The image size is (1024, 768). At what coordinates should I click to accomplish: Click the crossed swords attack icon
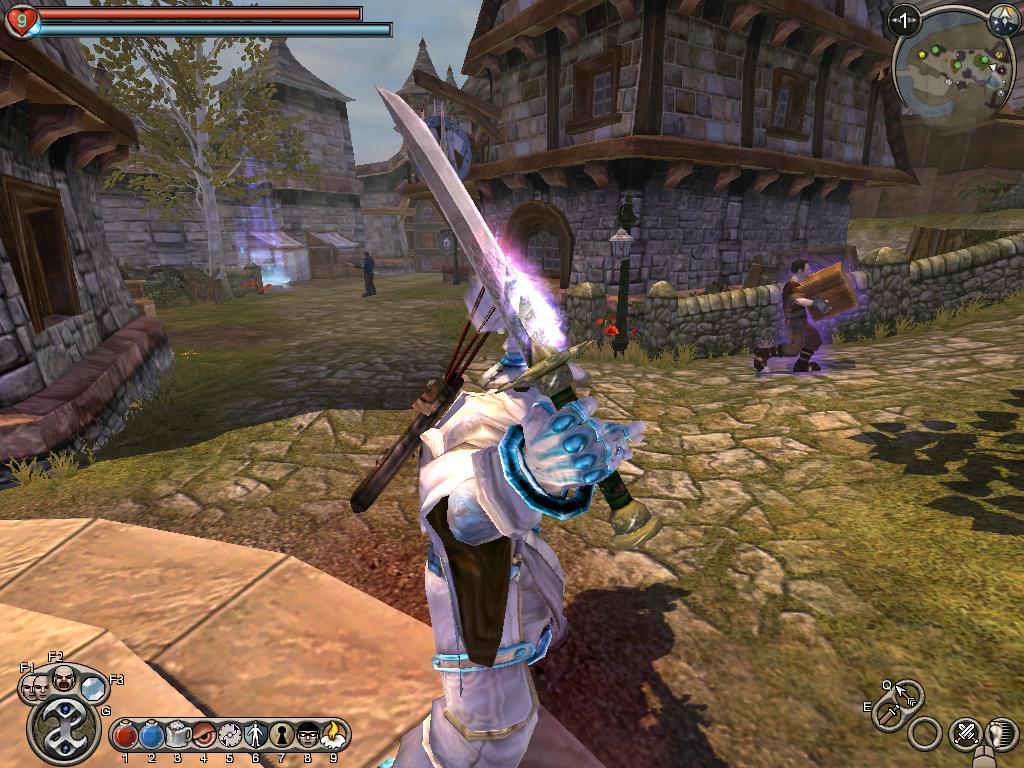point(965,735)
